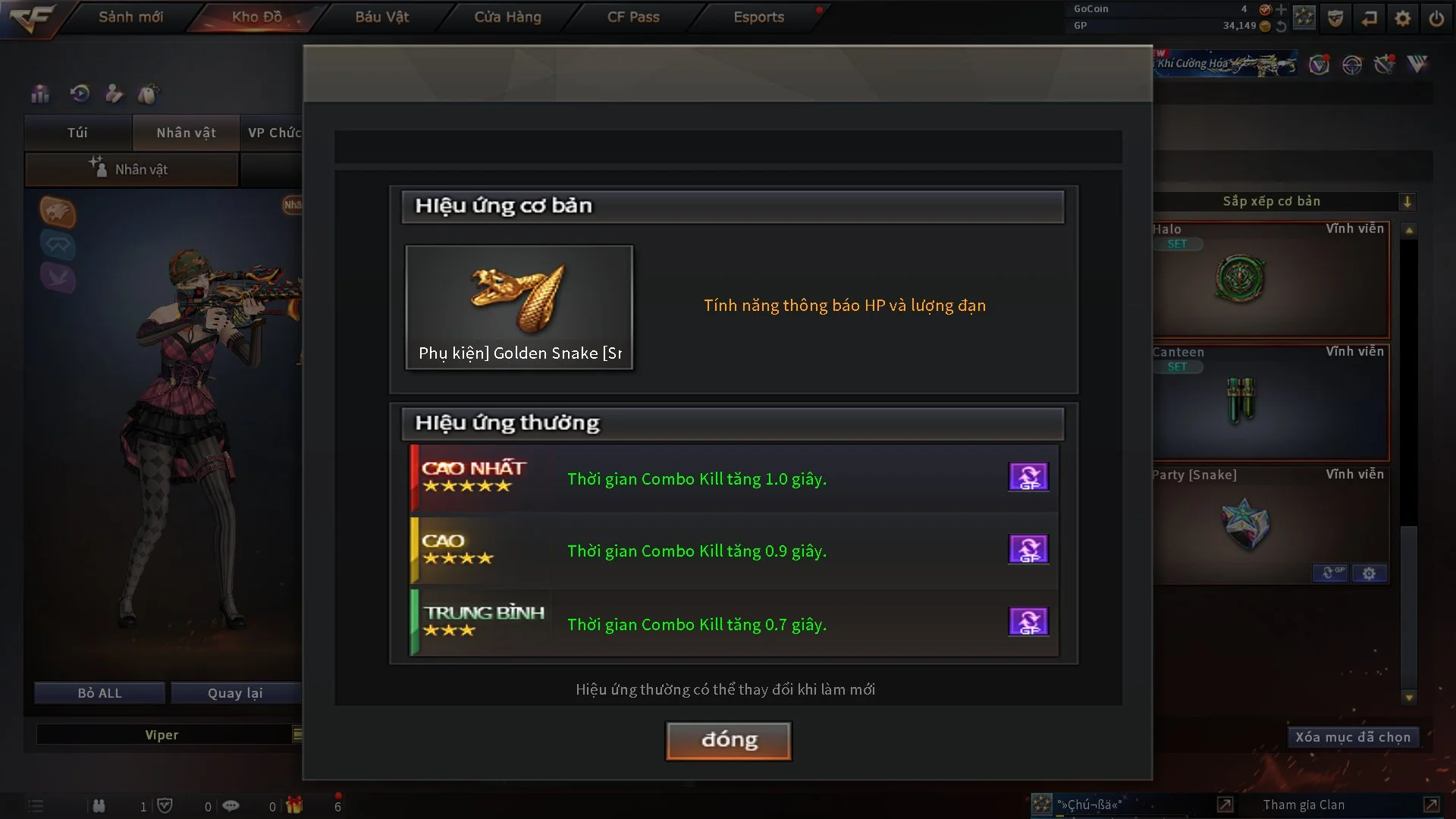
Task: Click the power exit icon
Action: (x=1436, y=17)
